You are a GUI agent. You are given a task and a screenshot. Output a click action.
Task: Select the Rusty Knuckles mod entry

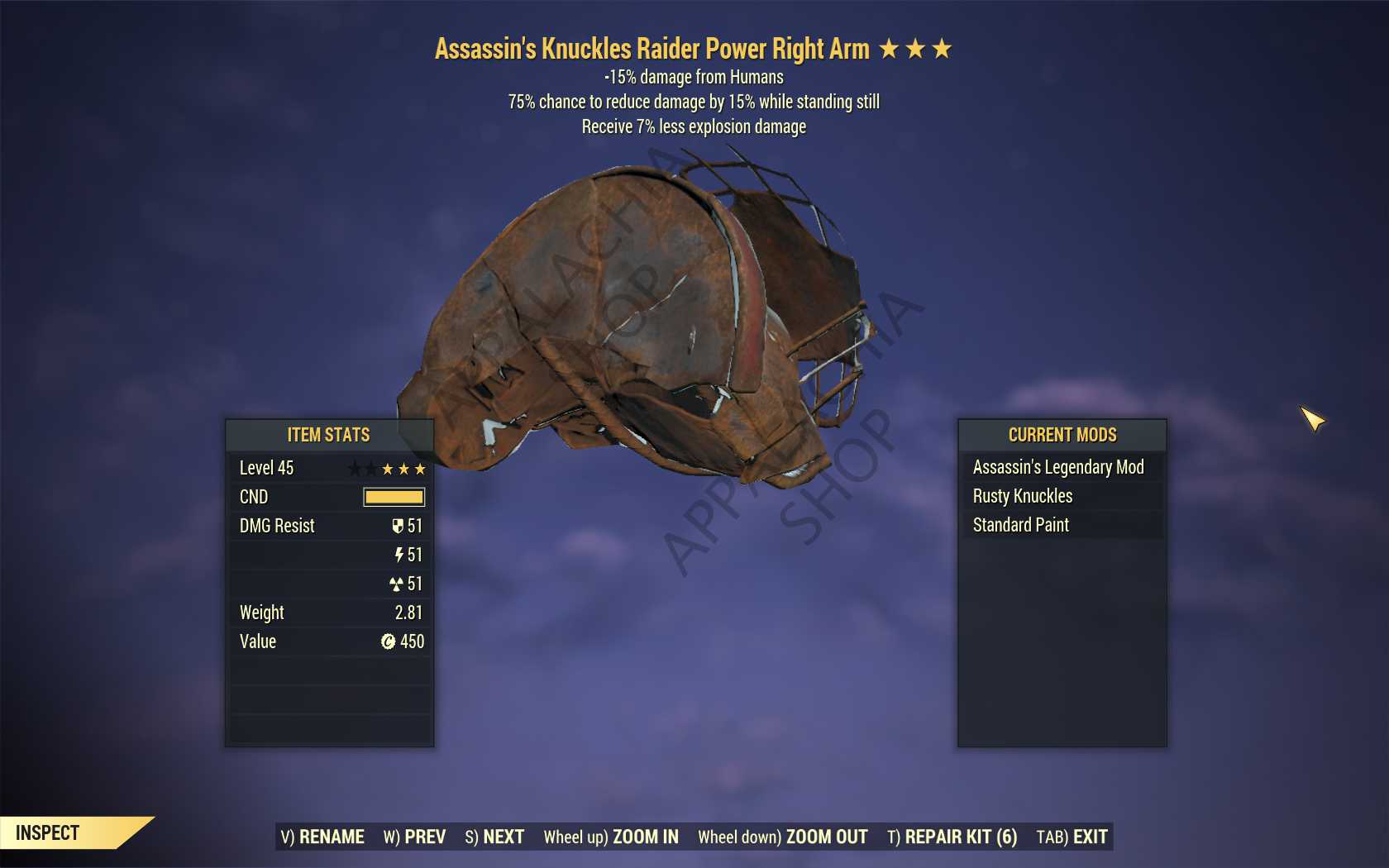point(1023,496)
